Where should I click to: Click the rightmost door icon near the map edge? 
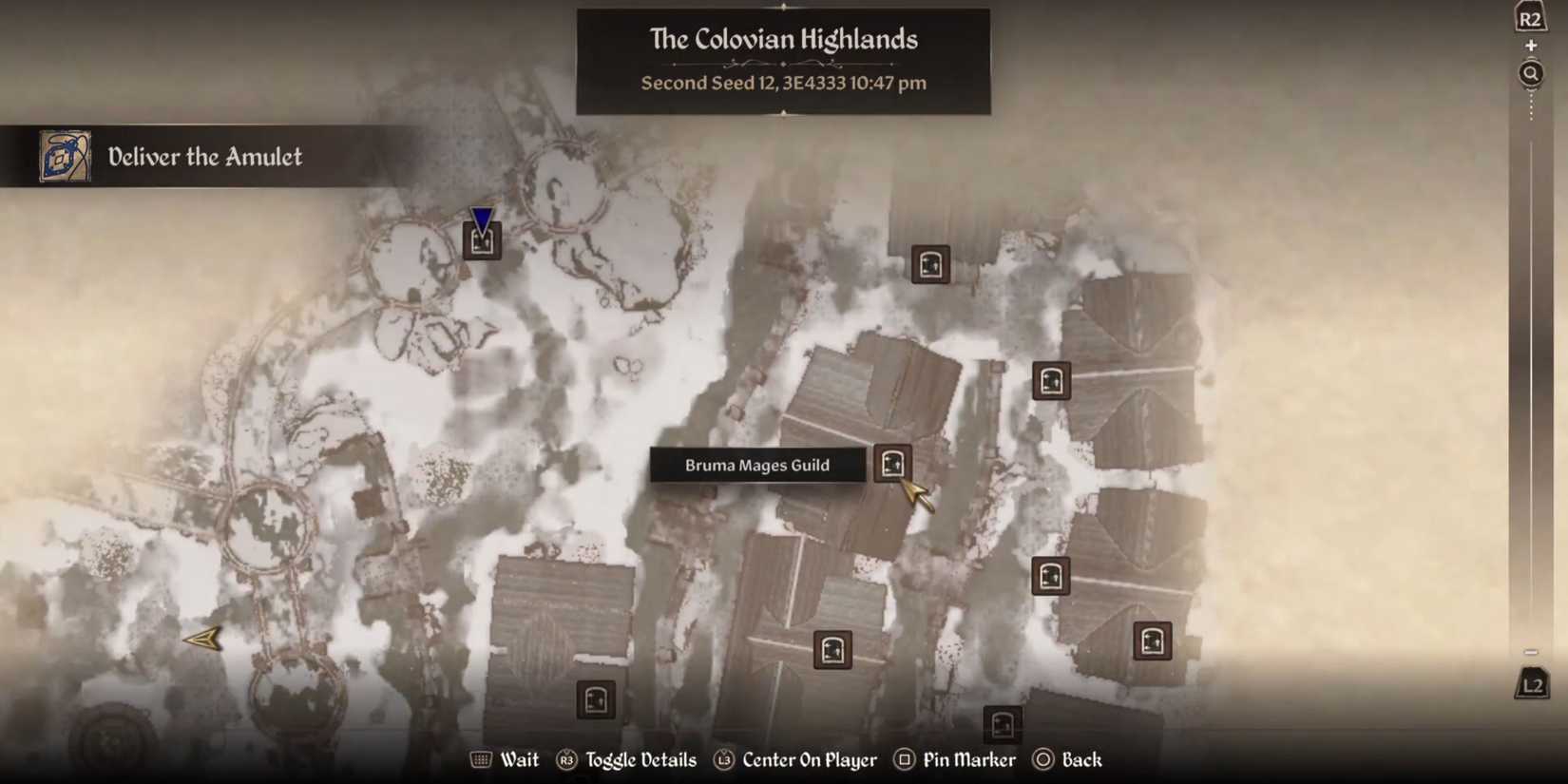[1152, 639]
